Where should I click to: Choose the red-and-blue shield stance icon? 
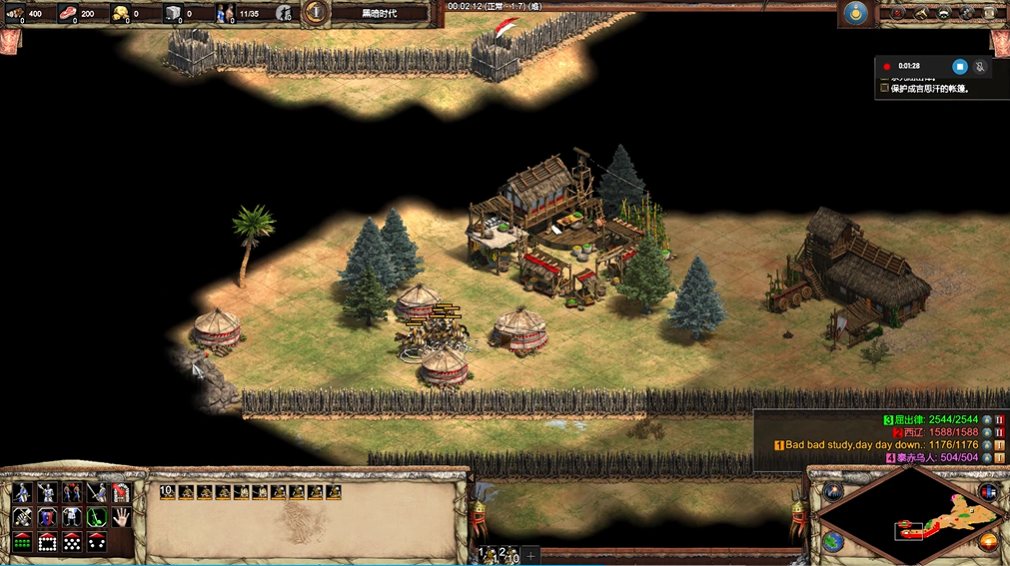pos(47,517)
